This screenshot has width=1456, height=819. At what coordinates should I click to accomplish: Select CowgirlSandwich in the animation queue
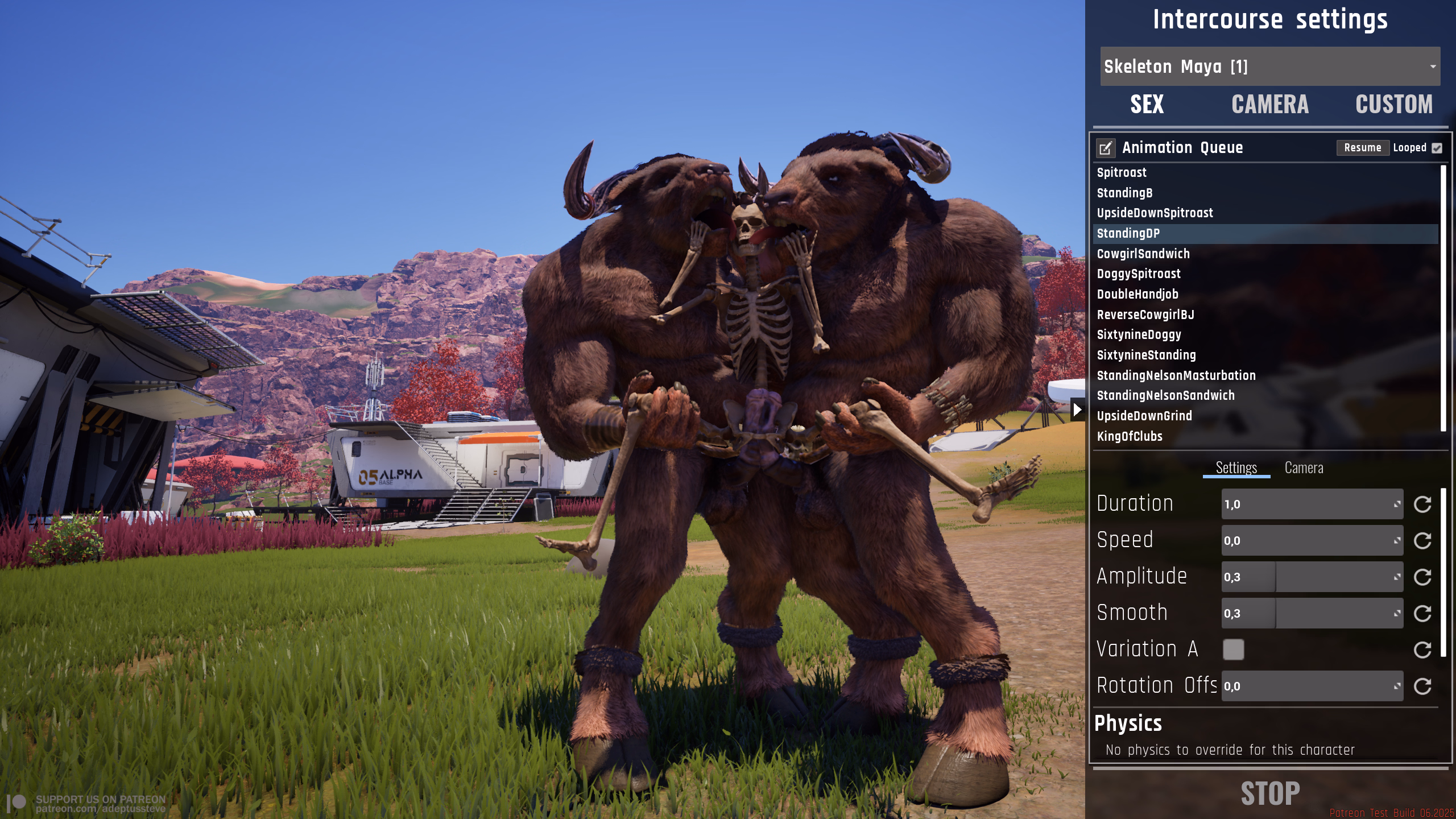tap(1143, 254)
